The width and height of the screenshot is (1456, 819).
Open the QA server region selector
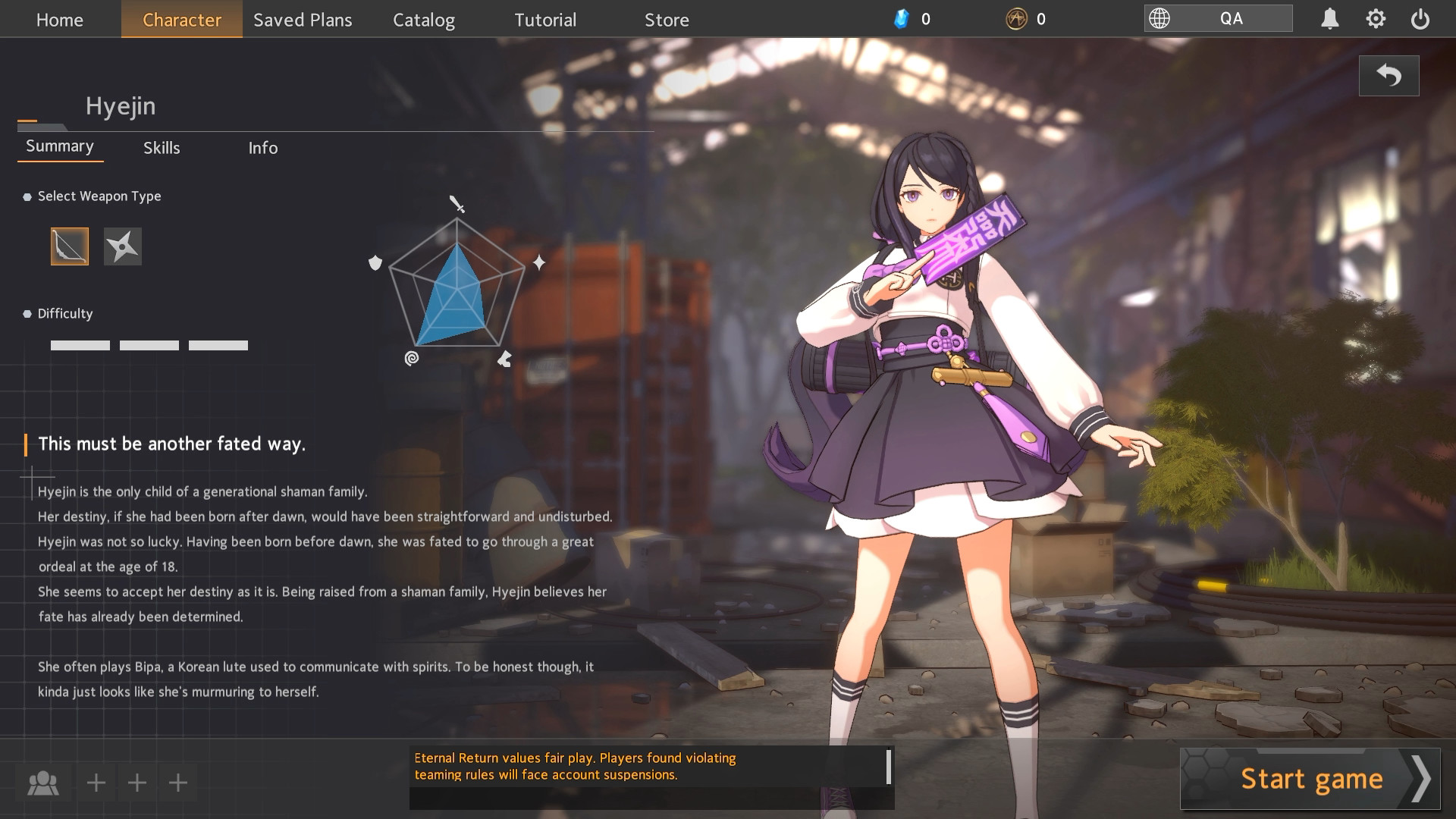(x=1218, y=19)
